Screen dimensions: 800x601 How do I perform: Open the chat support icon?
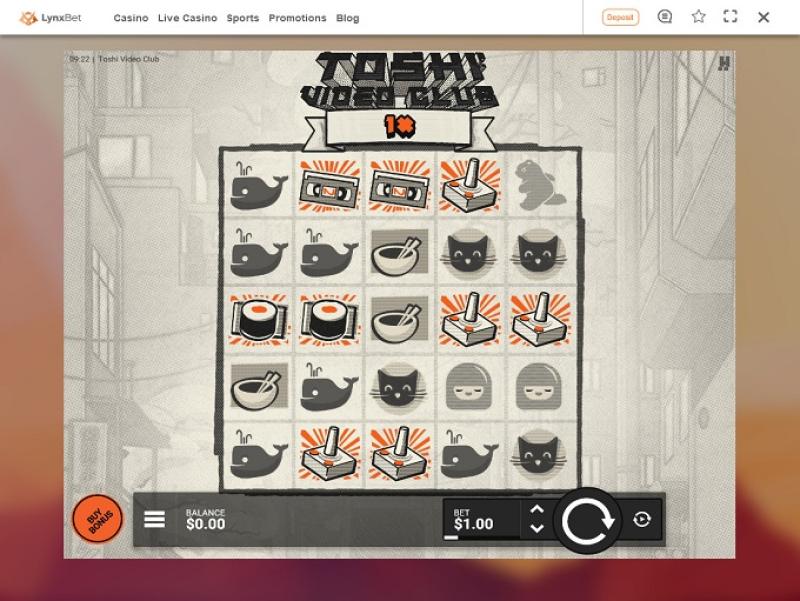pyautogui.click(x=665, y=17)
